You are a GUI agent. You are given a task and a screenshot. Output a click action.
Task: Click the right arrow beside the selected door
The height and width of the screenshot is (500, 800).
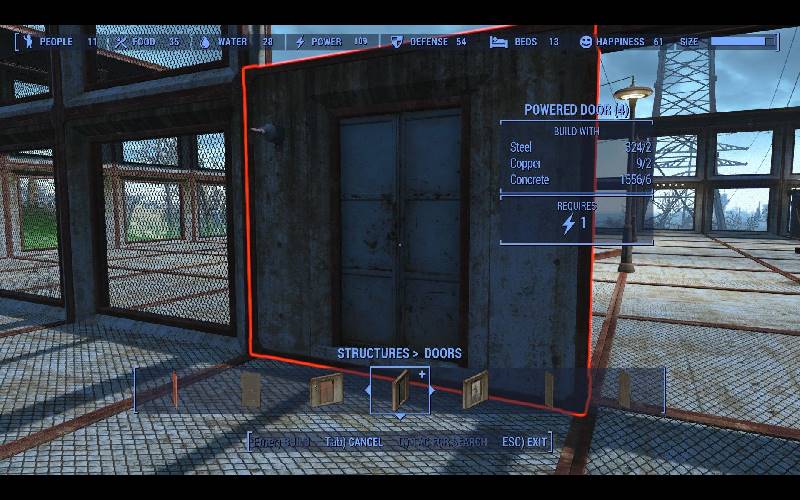(432, 389)
